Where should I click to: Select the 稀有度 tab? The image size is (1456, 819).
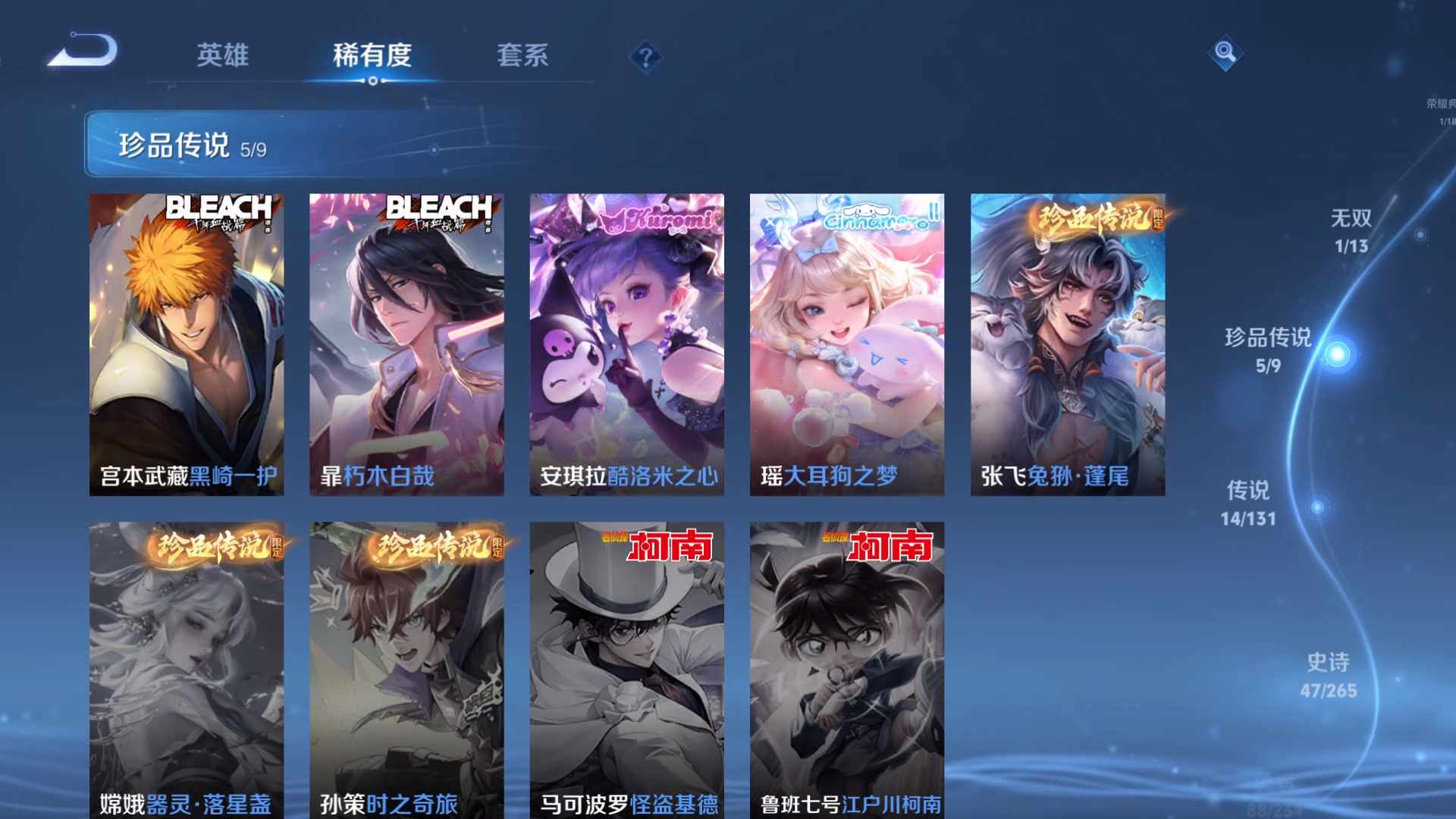(371, 55)
